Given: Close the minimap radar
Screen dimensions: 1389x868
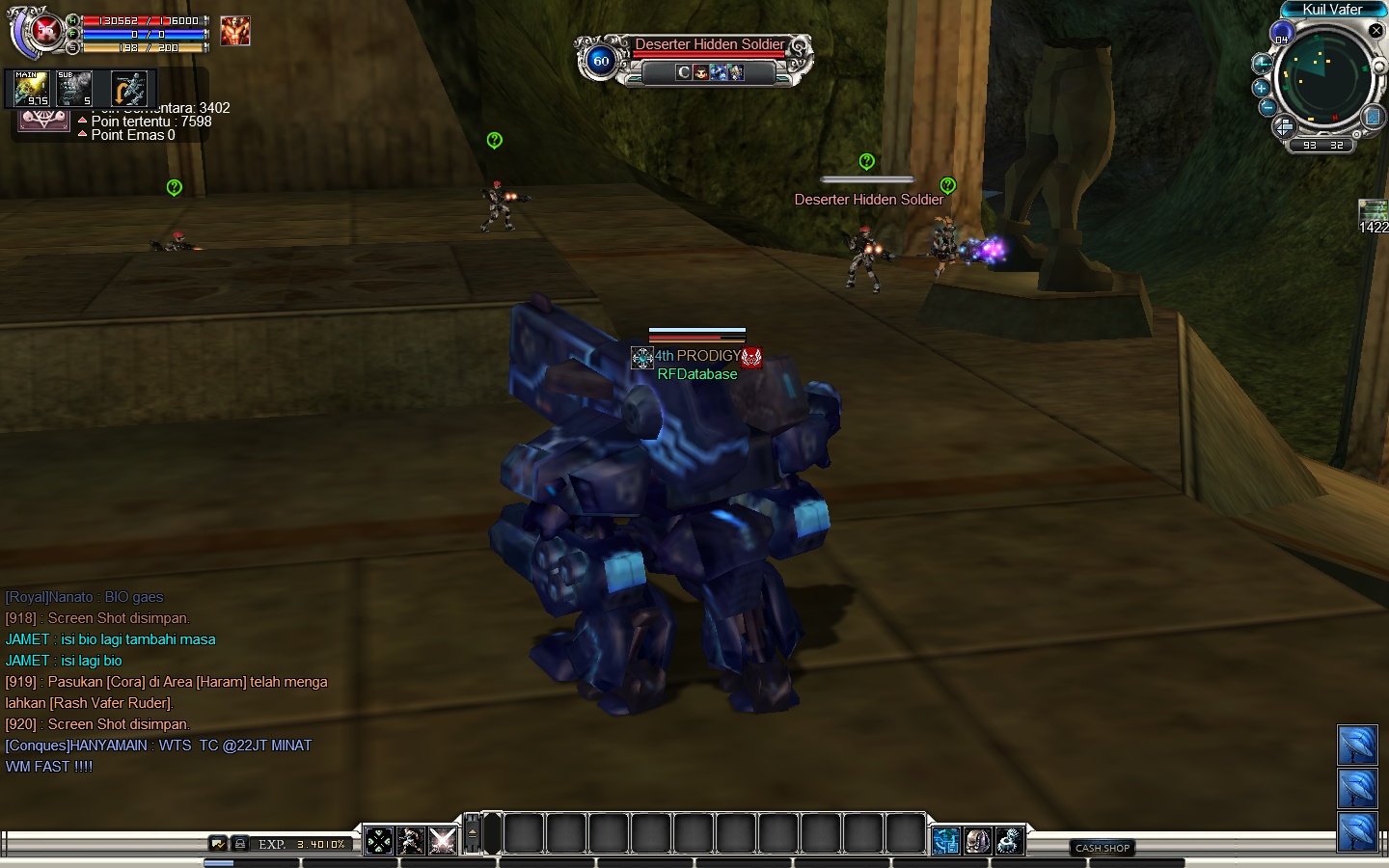Looking at the screenshot, I should click(x=1376, y=31).
